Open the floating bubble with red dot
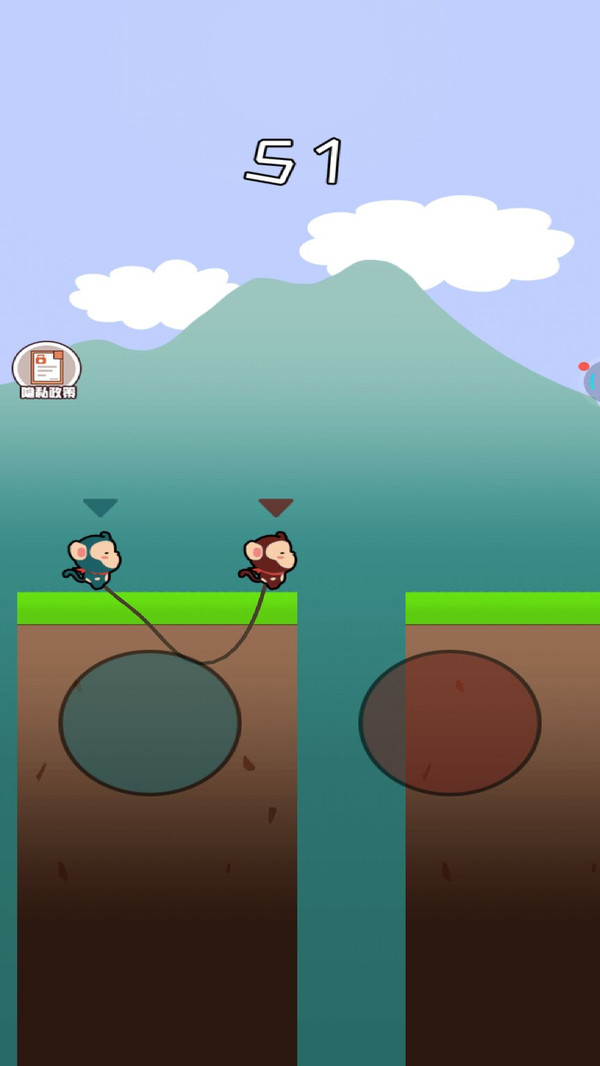Screen dimensions: 600x1066 [x=592, y=381]
